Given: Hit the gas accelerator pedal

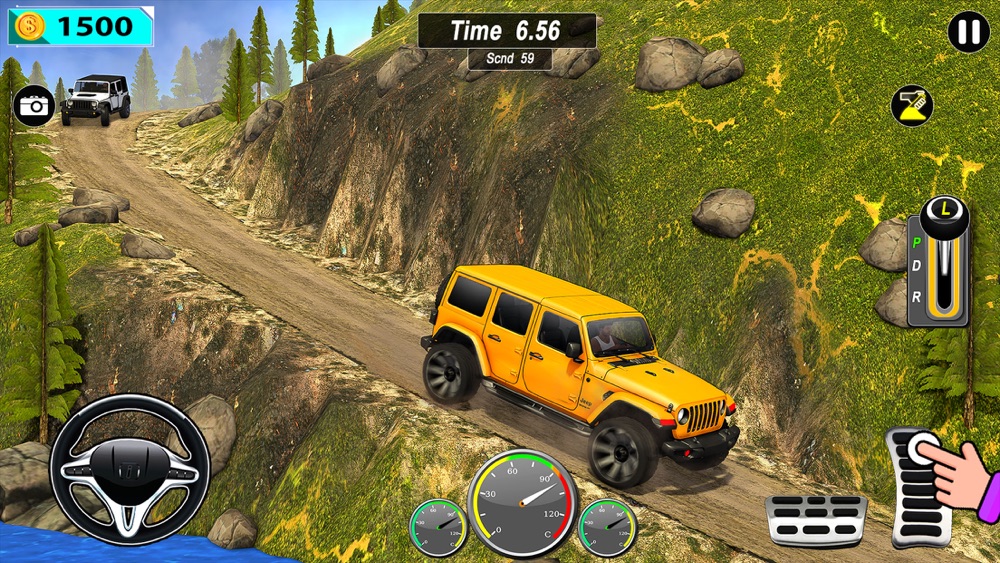Looking at the screenshot, I should pyautogui.click(x=920, y=485).
